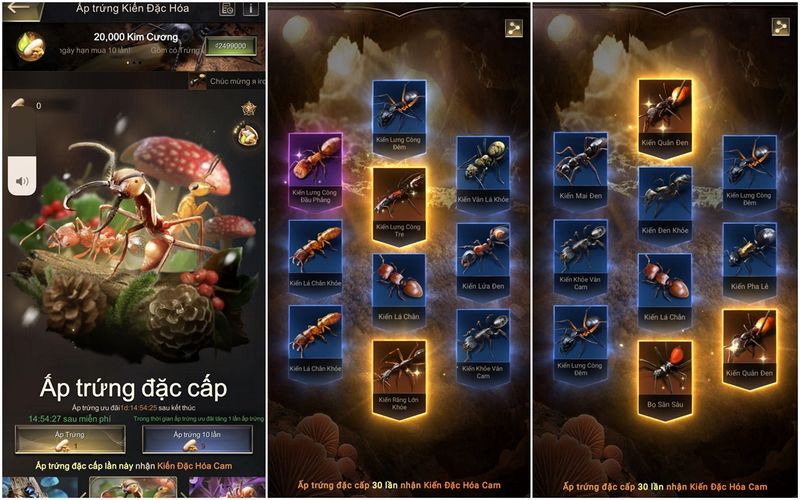800x500 pixels.
Task: Buy the 20,000 Kim Cương pack
Action: click(x=229, y=45)
